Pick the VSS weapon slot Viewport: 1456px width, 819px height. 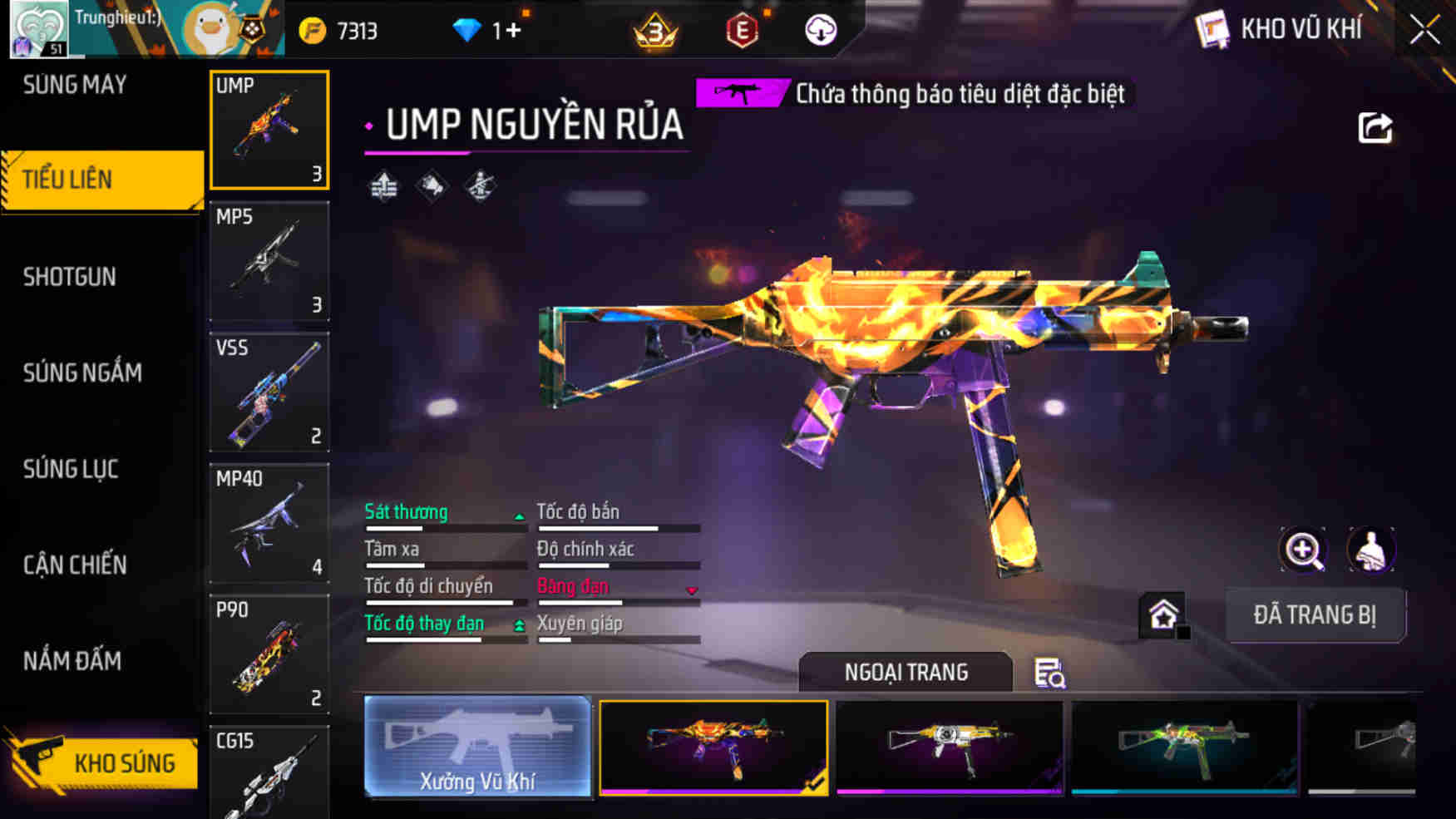269,392
